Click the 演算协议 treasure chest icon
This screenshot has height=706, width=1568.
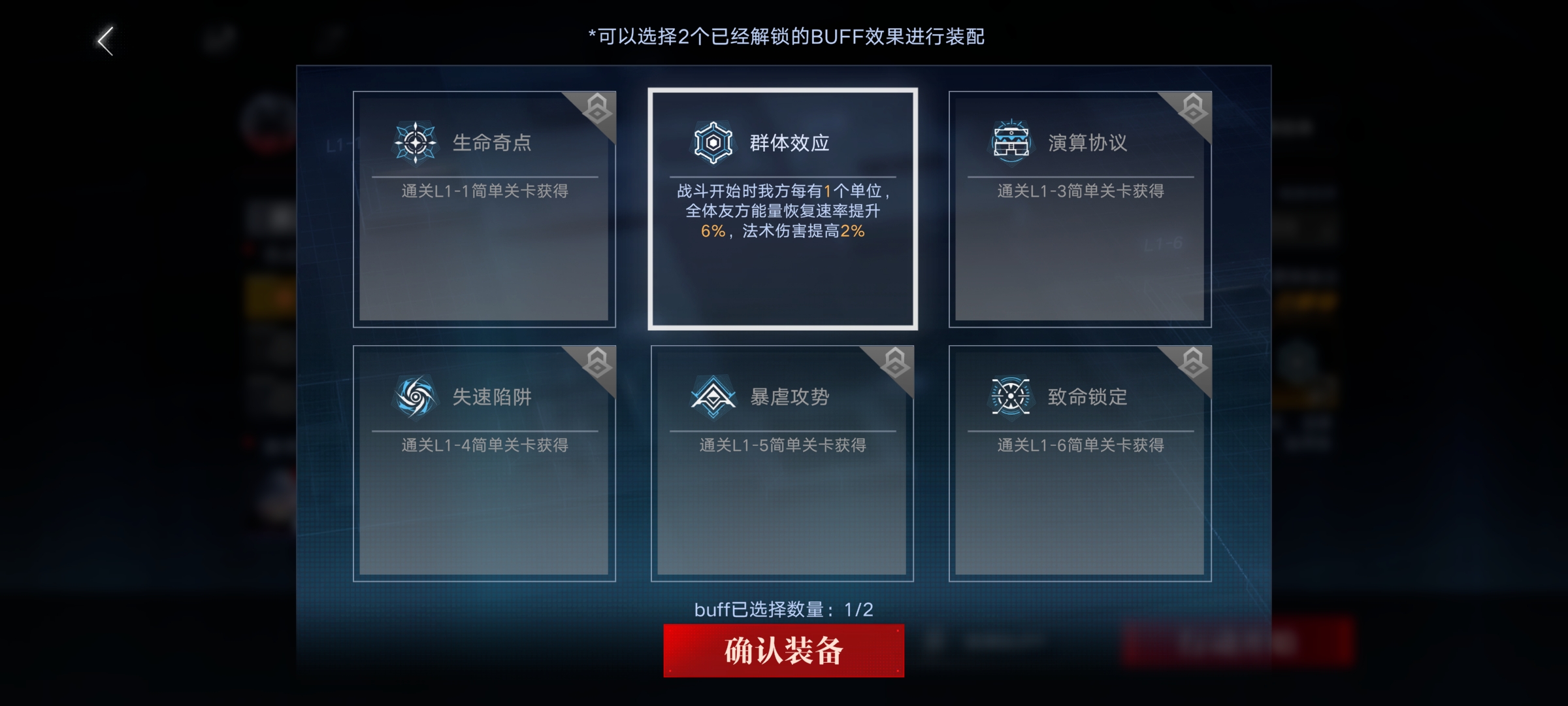(1011, 141)
